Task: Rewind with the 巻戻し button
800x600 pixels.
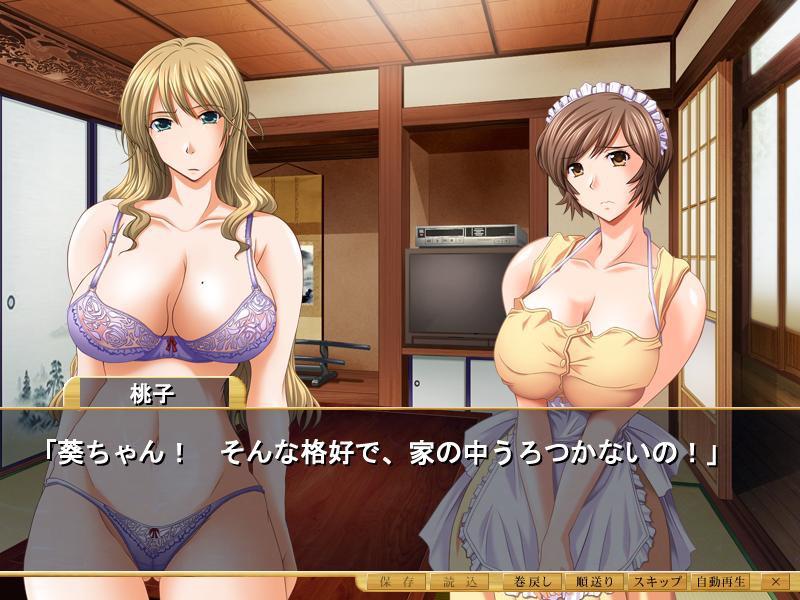Action: point(529,581)
